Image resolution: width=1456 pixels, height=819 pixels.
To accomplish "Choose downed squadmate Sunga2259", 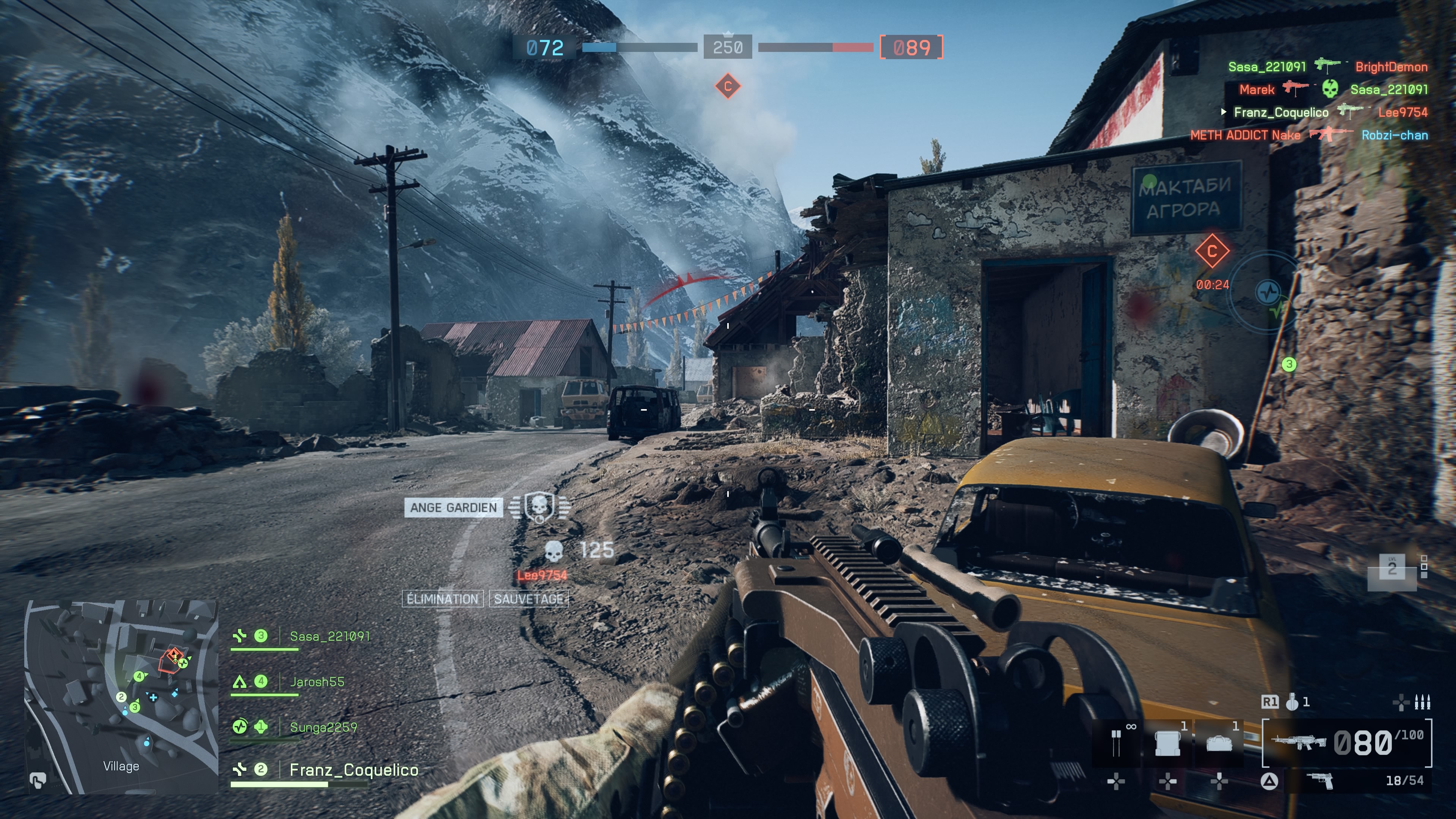I will 323,728.
